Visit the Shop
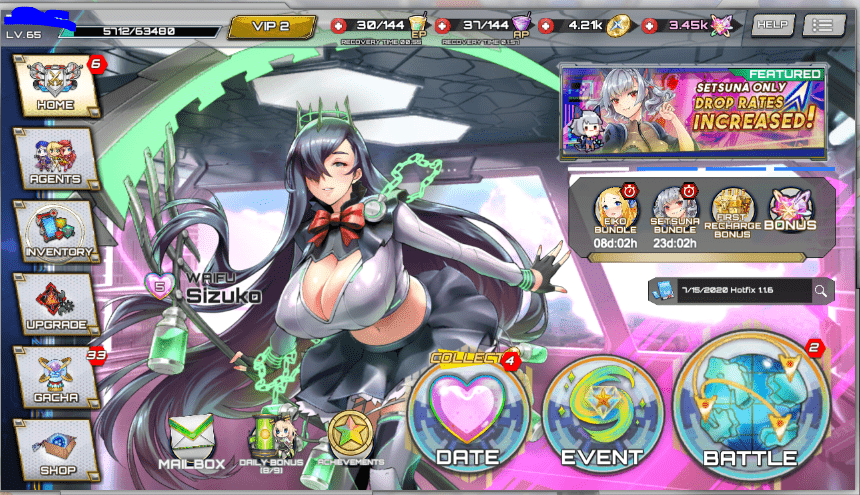Viewport: 860px width, 495px height. (x=56, y=448)
